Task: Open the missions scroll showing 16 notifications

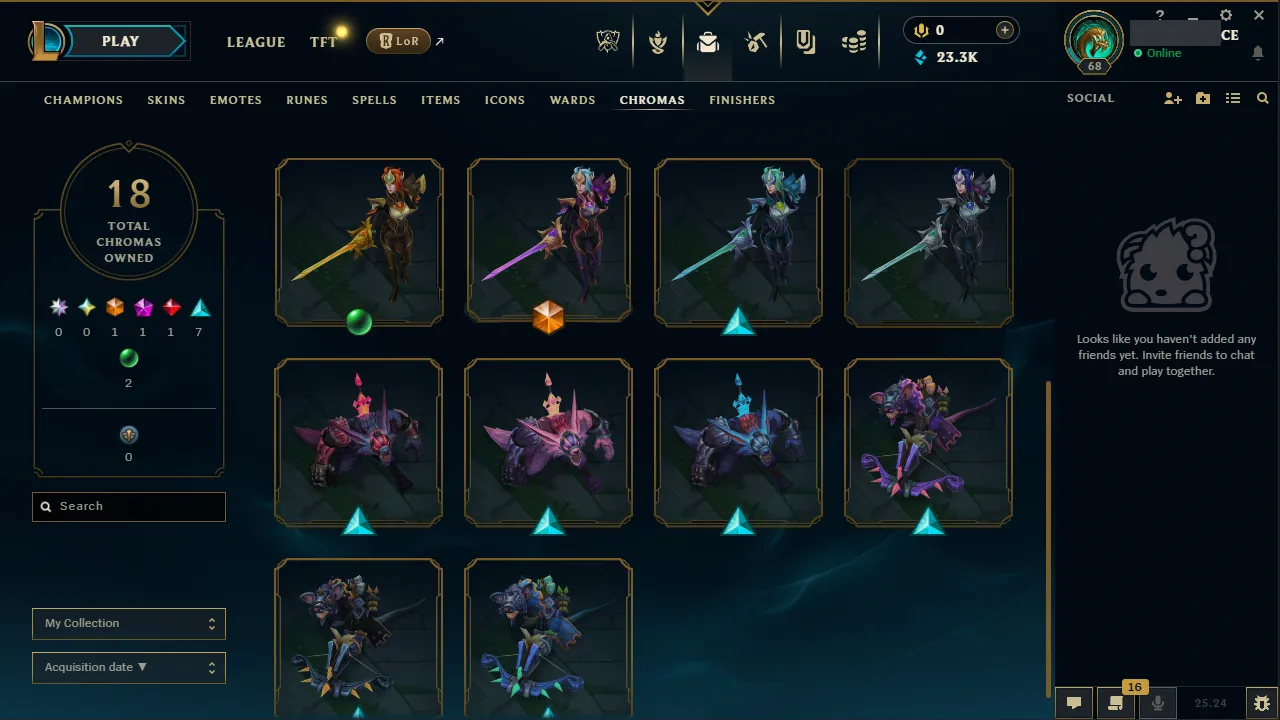Action: point(1116,701)
